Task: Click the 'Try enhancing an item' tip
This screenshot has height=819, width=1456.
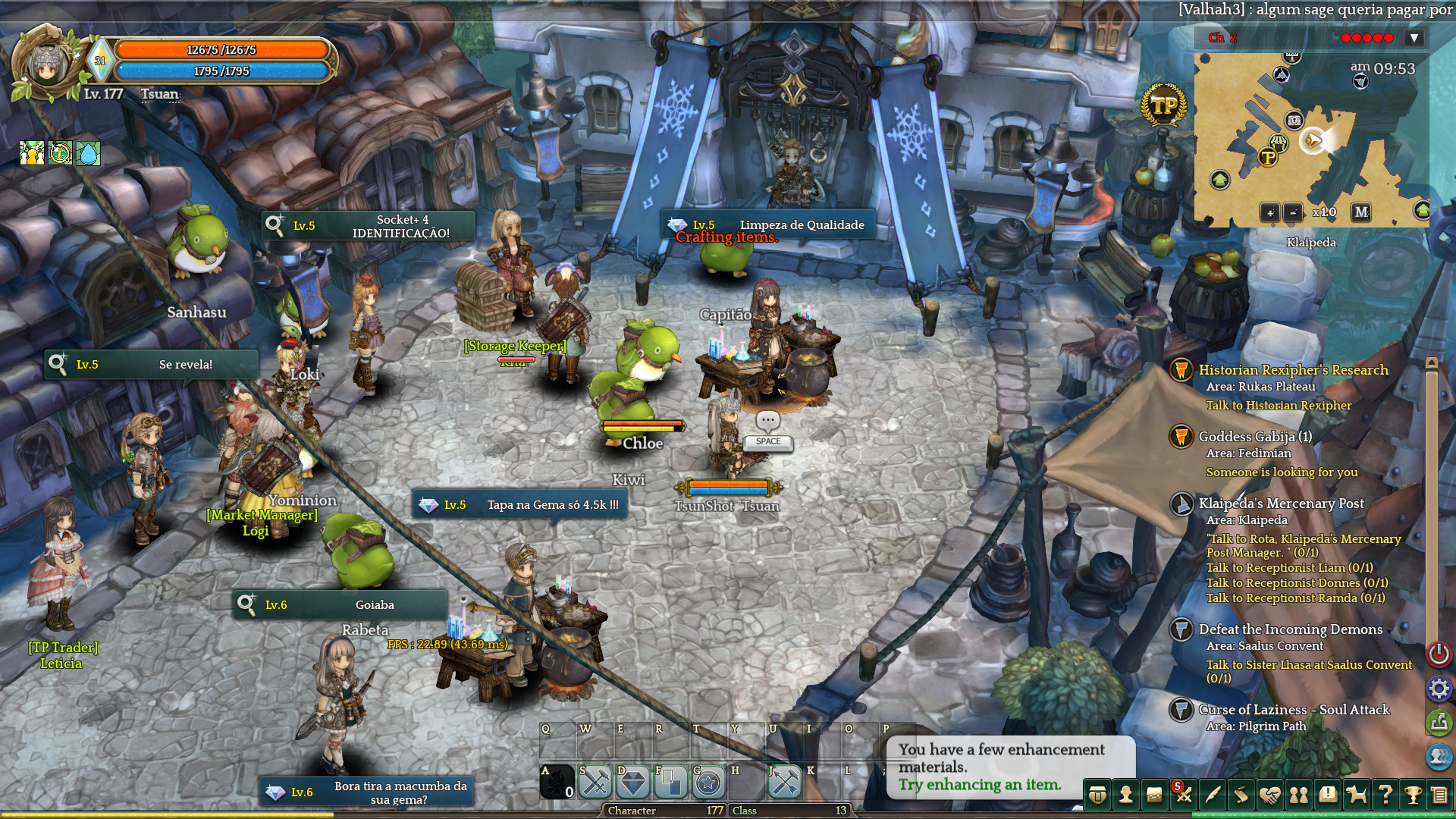Action: tap(980, 785)
